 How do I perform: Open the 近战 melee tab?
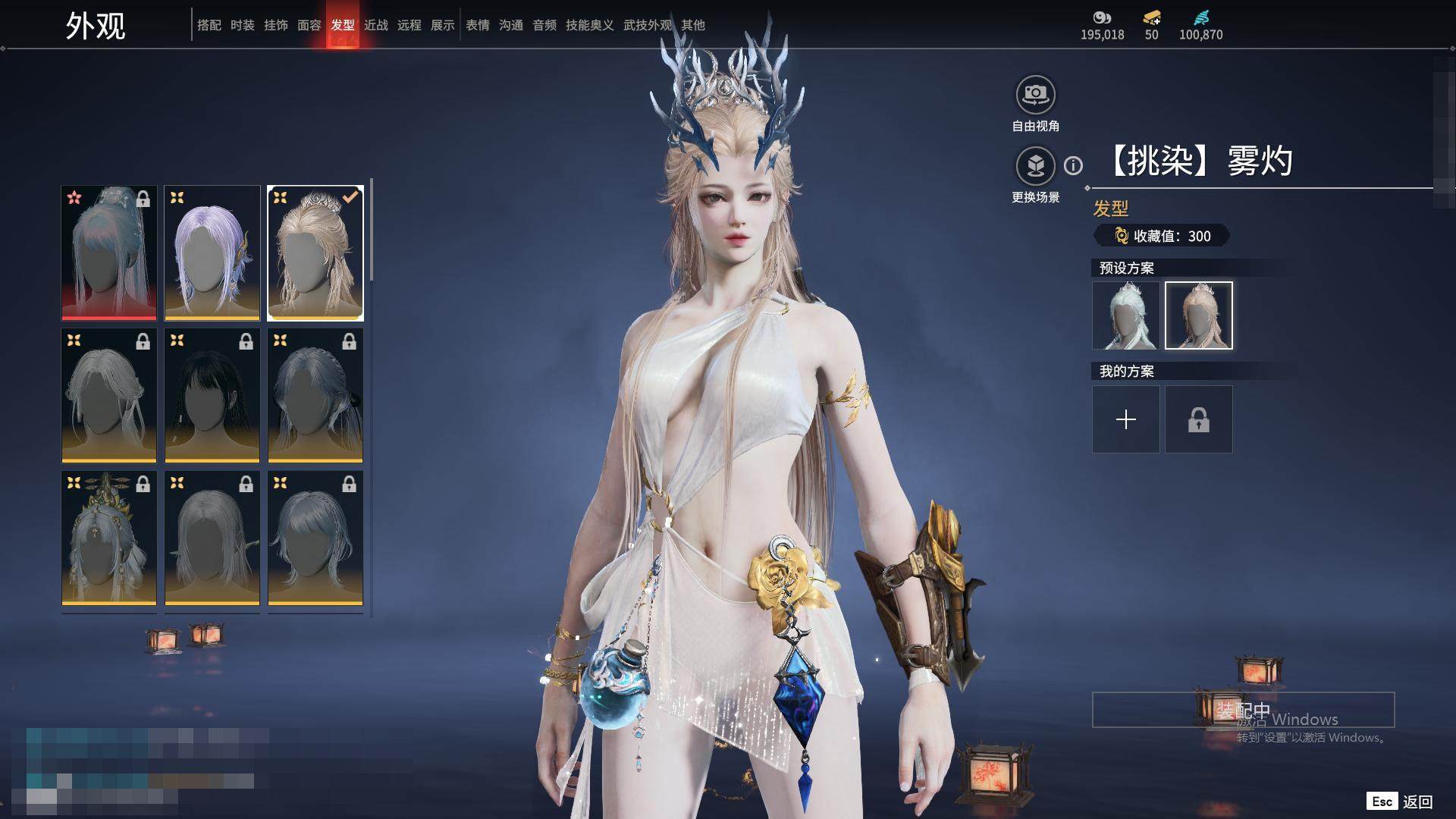click(376, 25)
